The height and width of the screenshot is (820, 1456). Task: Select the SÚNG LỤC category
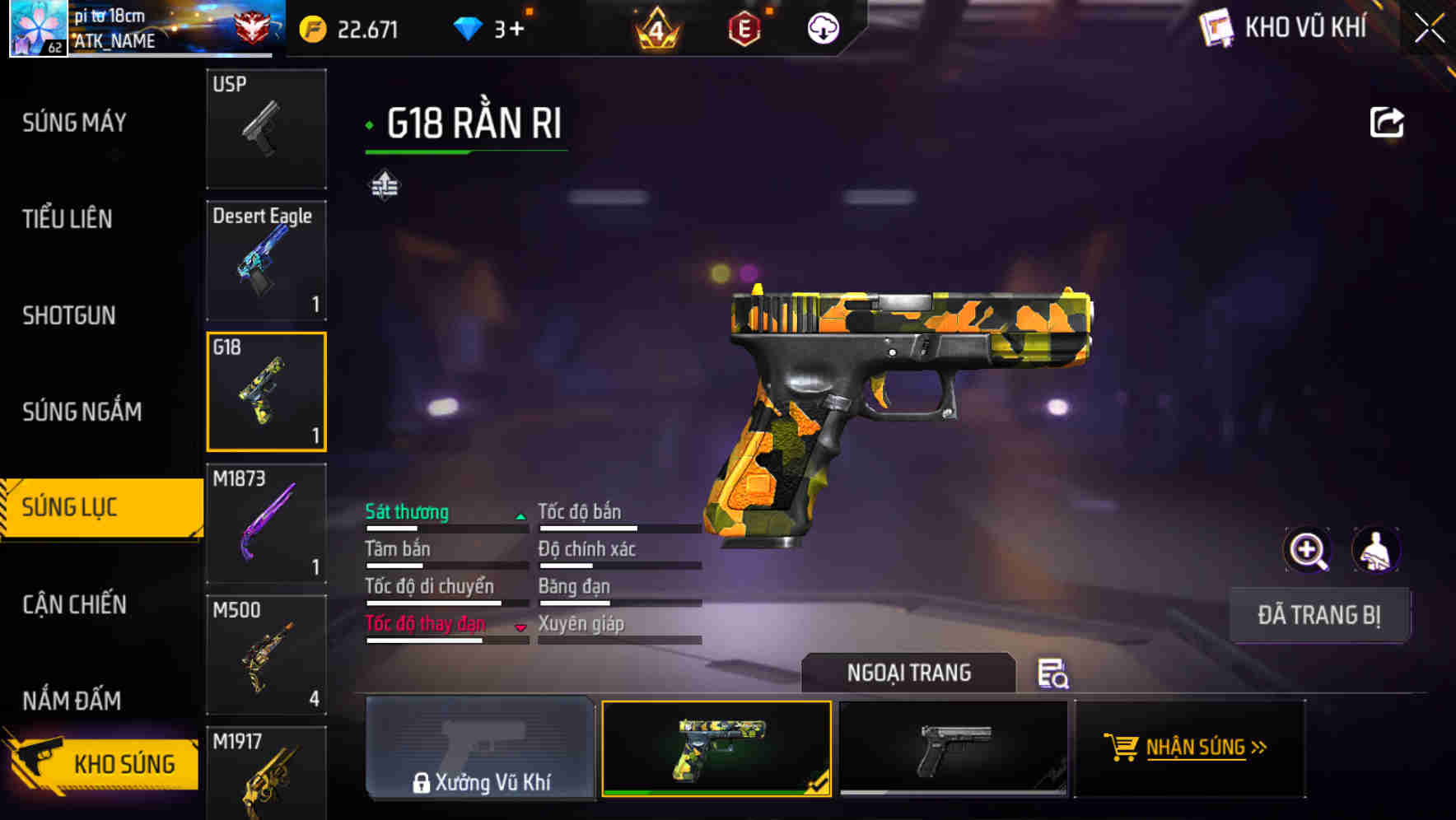point(91,507)
